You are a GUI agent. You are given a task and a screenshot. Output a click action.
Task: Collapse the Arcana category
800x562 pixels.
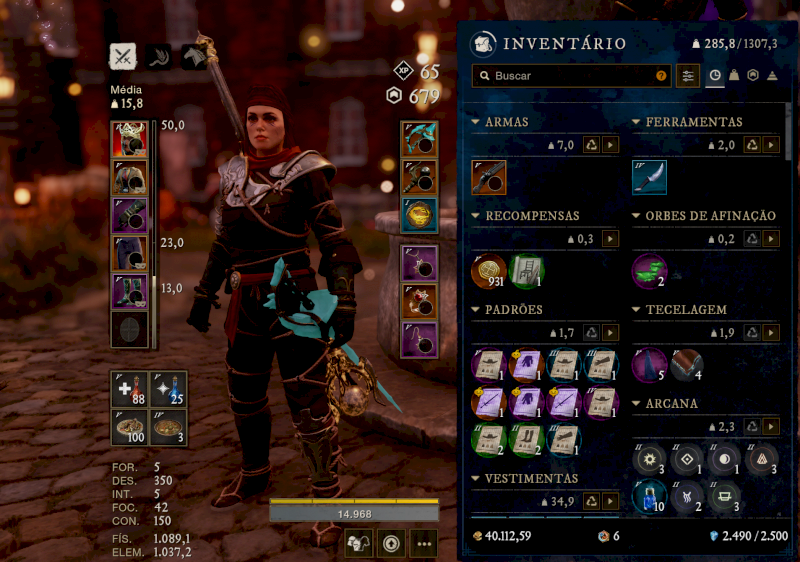point(637,404)
